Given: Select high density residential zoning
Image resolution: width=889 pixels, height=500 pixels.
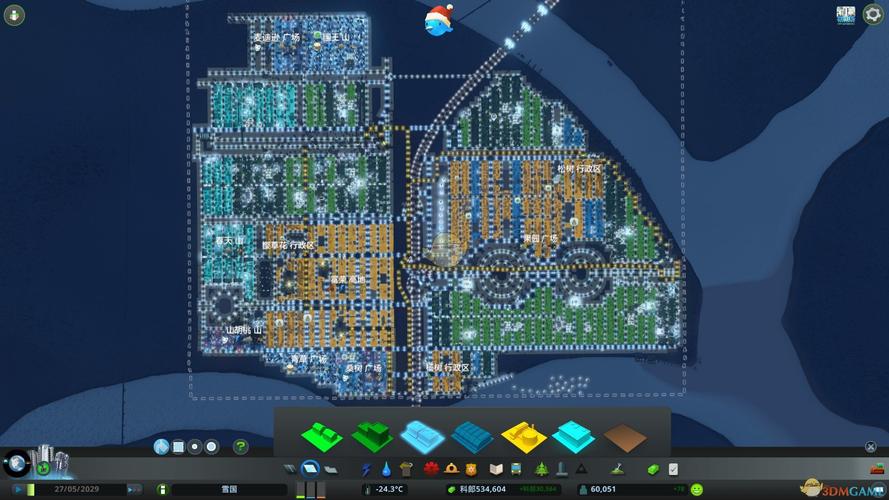Looking at the screenshot, I should (x=372, y=435).
